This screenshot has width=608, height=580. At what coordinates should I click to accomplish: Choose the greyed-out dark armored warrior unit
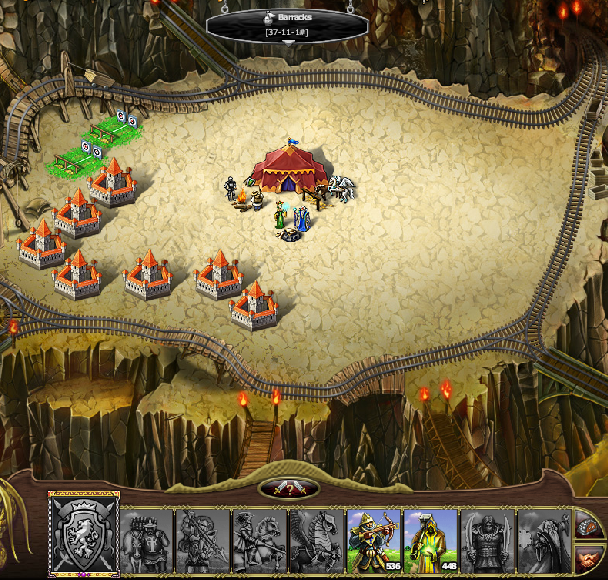[488, 540]
